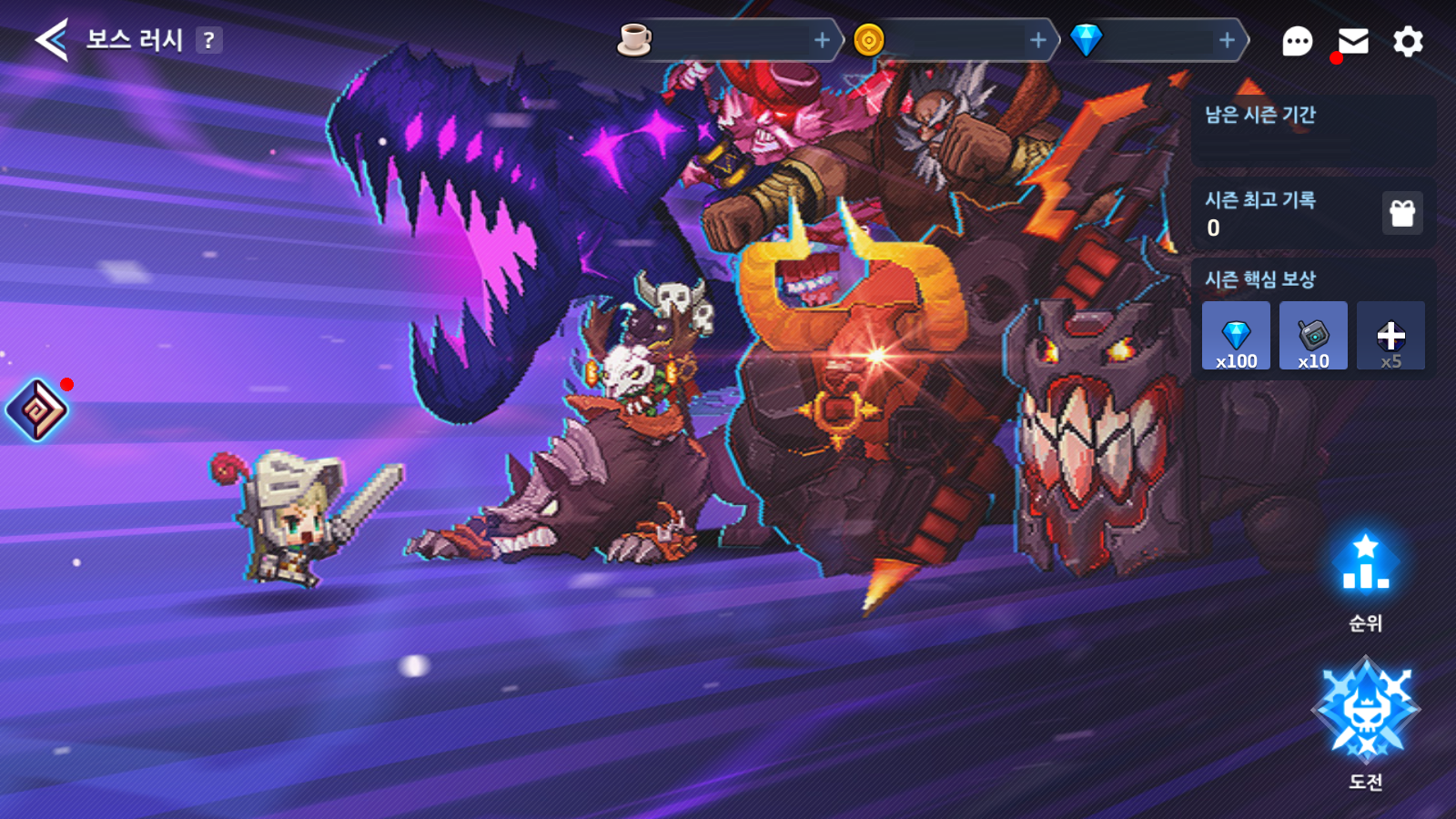Go back with the arrow button

pyautogui.click(x=52, y=40)
